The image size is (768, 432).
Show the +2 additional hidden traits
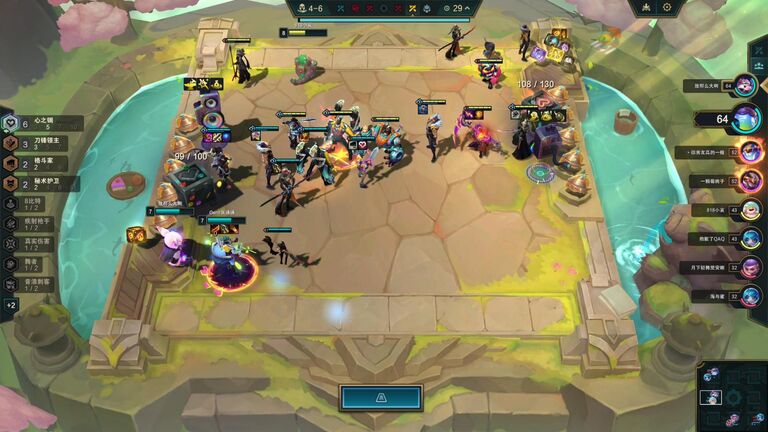pos(11,305)
